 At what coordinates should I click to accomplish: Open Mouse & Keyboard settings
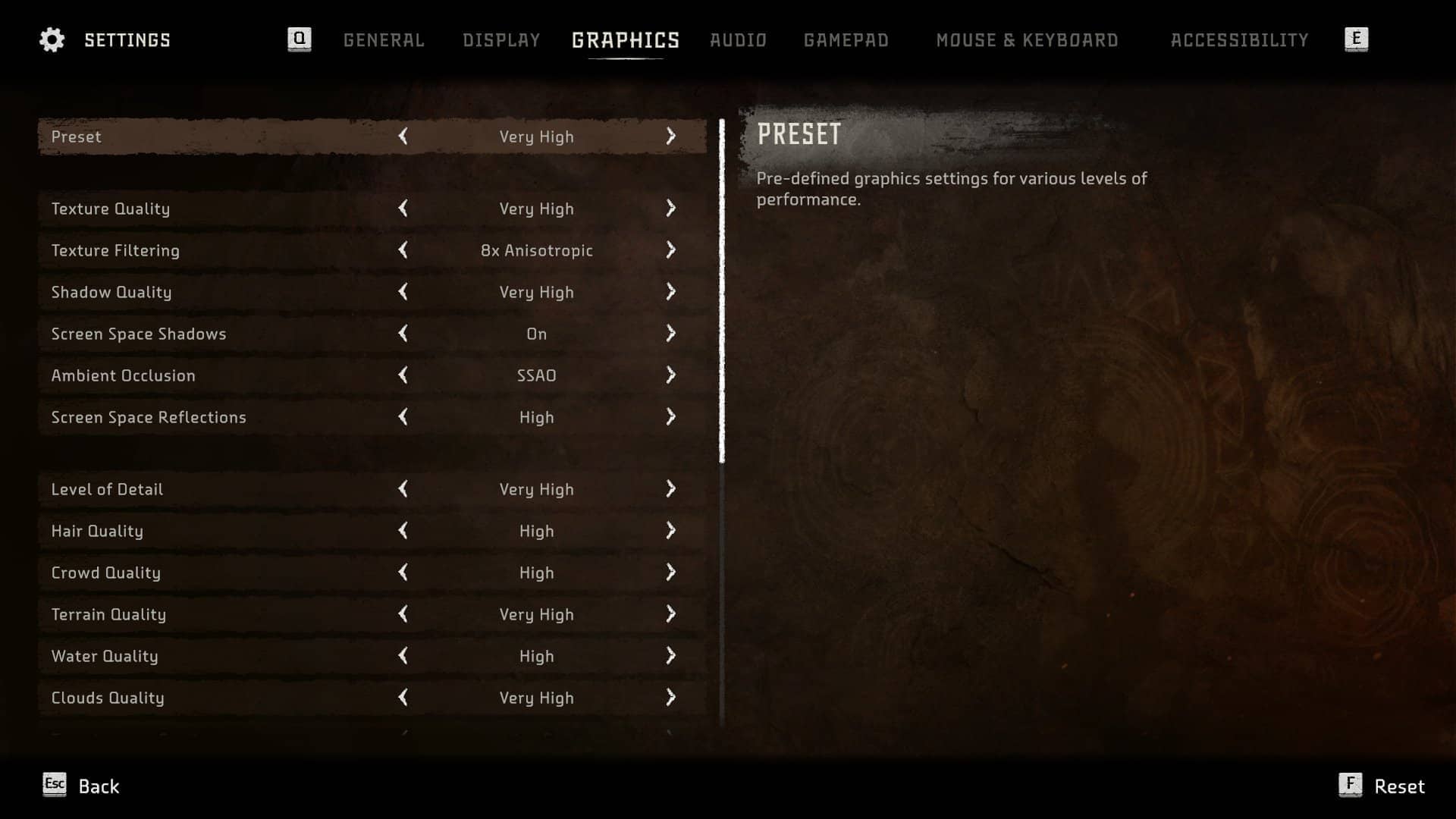click(x=1027, y=40)
